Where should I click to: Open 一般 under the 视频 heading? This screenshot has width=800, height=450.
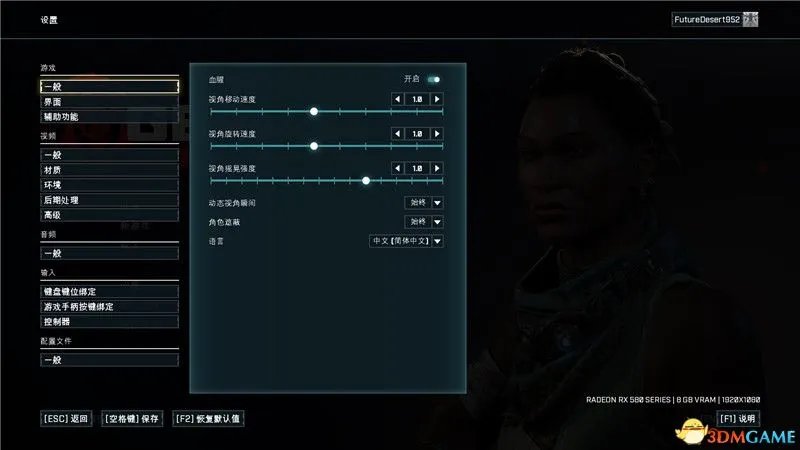pos(108,155)
